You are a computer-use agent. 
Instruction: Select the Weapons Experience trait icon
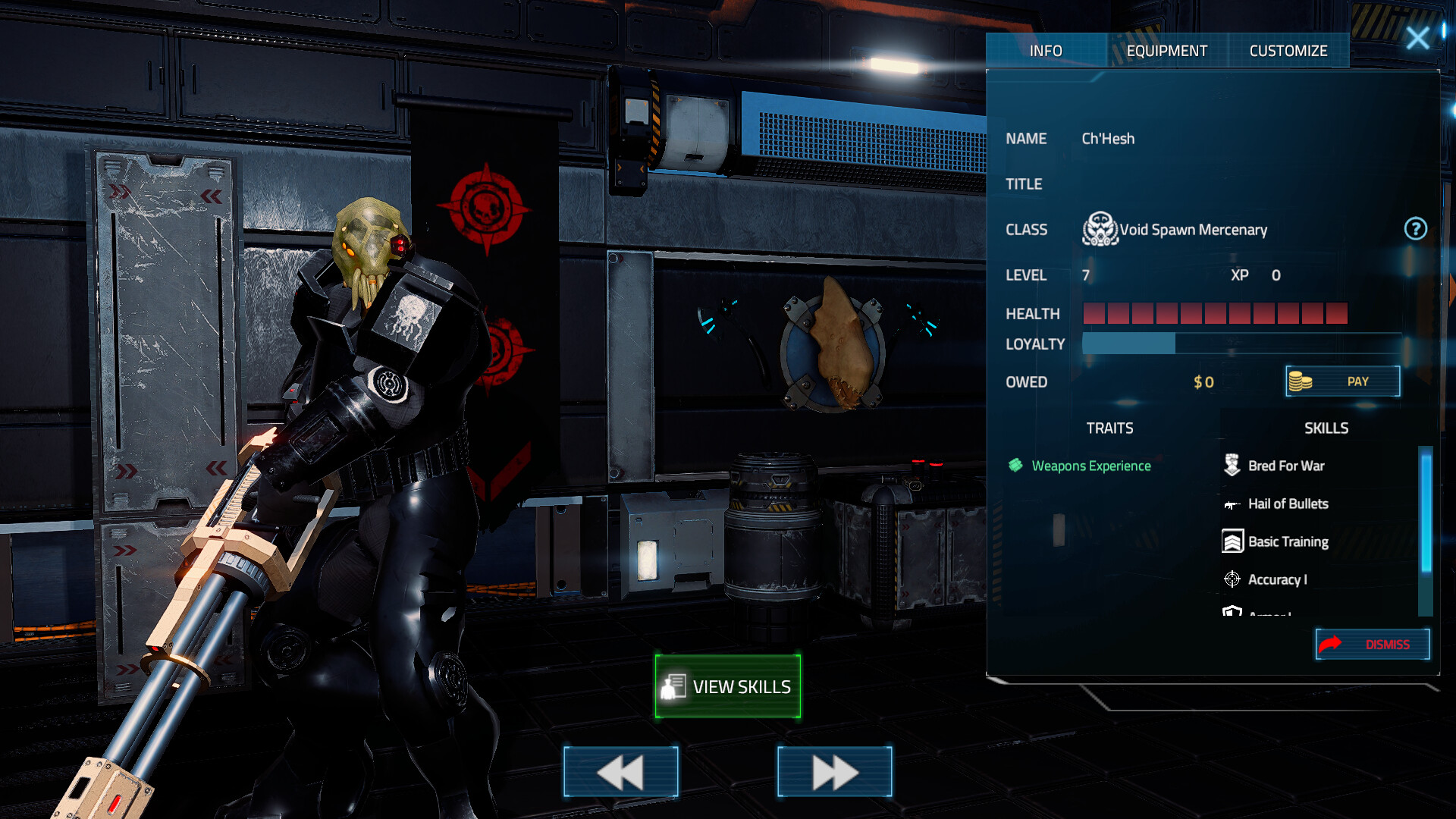[1014, 466]
